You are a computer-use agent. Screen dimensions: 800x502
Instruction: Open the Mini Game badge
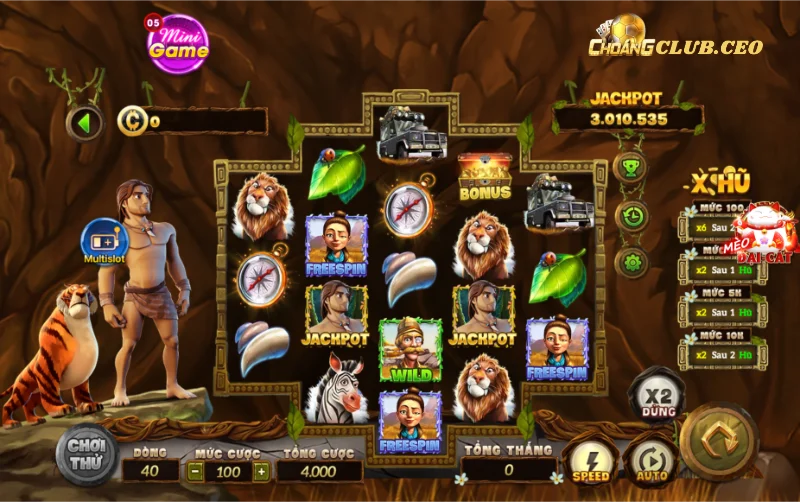(x=178, y=43)
